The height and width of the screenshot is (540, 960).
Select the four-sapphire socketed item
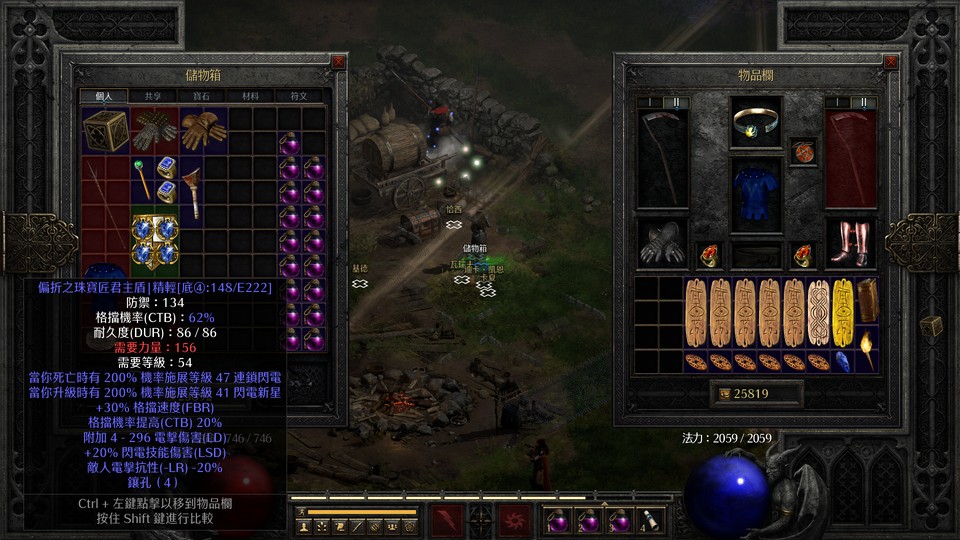point(154,240)
